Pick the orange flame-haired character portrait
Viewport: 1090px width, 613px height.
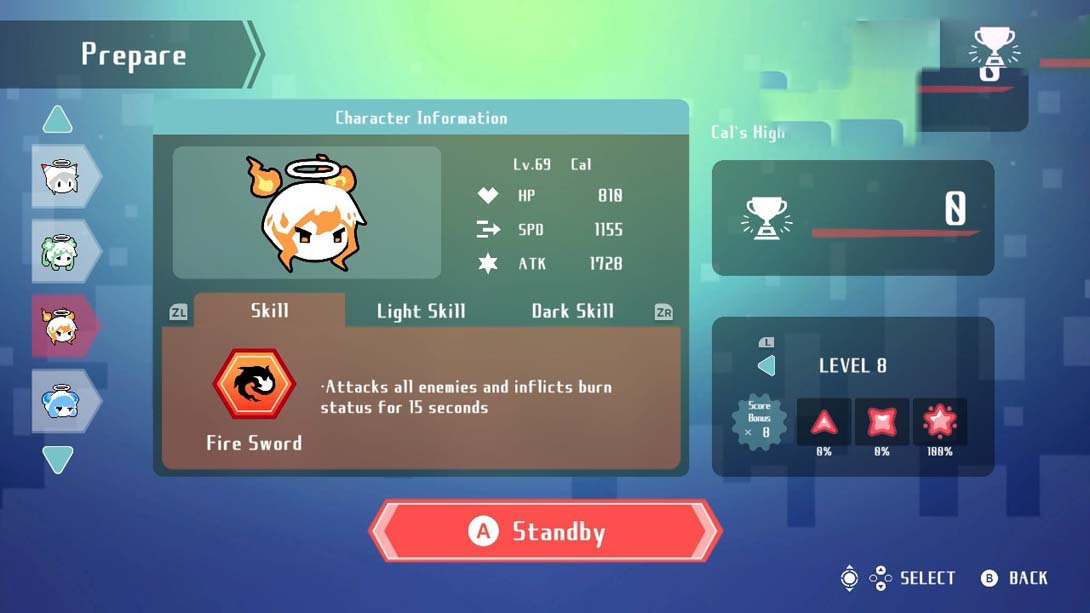click(x=62, y=326)
